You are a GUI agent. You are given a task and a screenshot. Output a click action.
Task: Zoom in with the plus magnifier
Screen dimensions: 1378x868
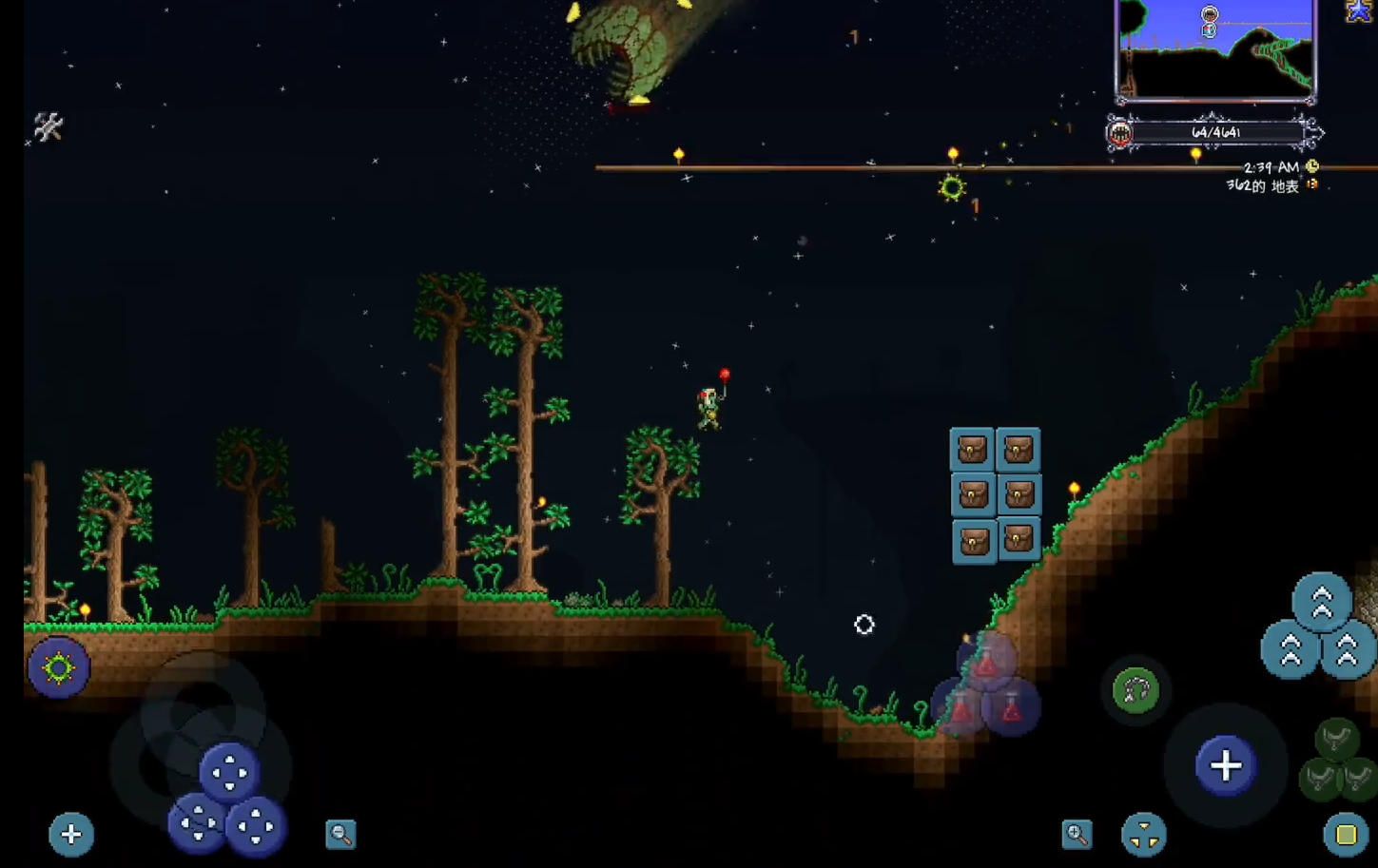pyautogui.click(x=1077, y=834)
